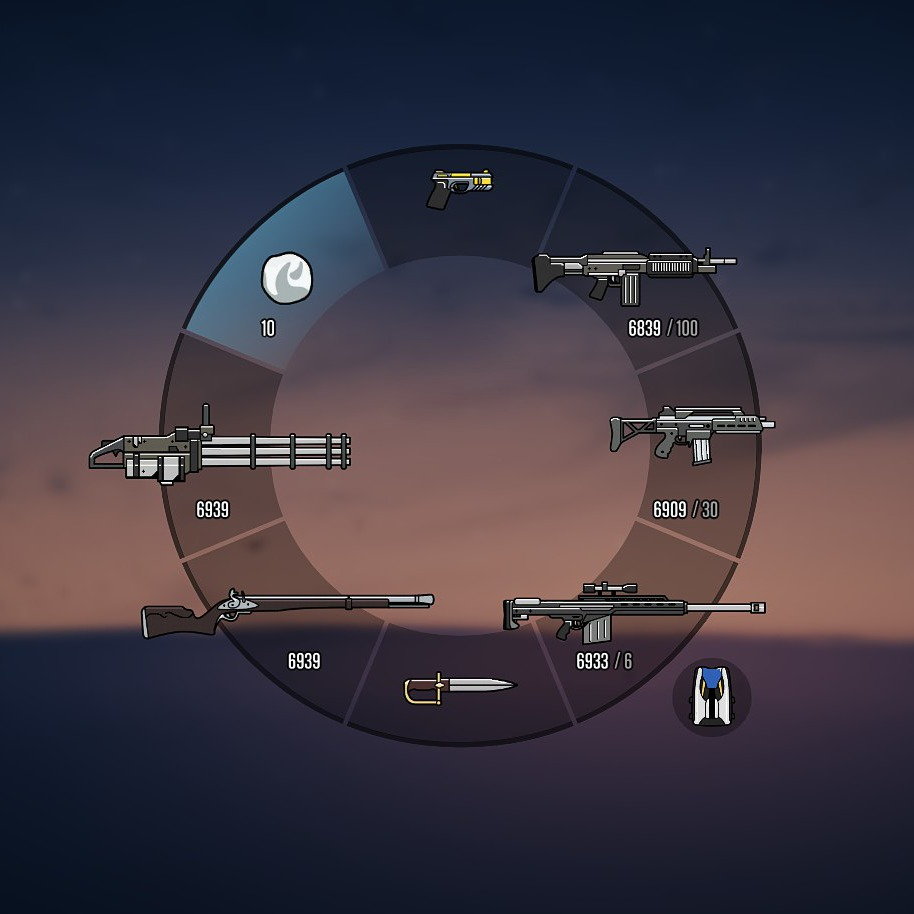Screen dimensions: 914x914
Task: Pick the antique cavalry dagger
Action: pyautogui.click(x=459, y=687)
